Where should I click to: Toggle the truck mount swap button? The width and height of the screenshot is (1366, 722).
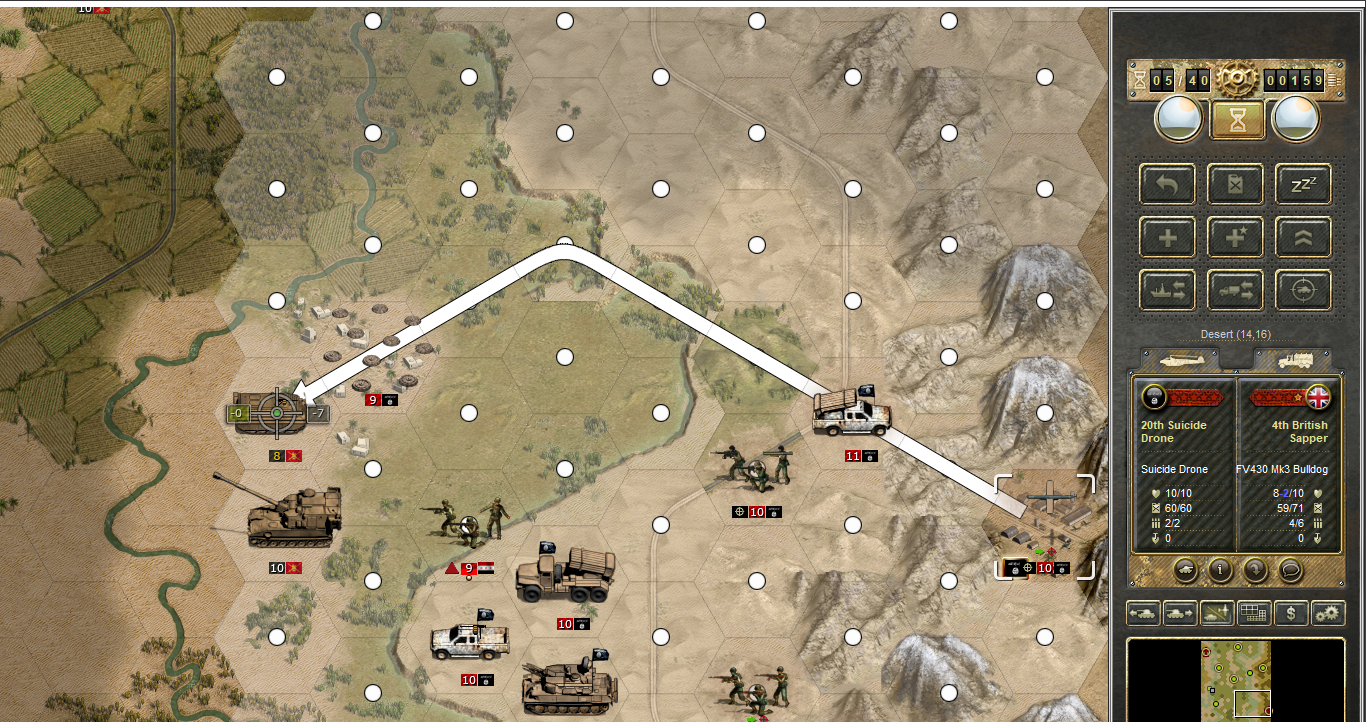[1235, 290]
